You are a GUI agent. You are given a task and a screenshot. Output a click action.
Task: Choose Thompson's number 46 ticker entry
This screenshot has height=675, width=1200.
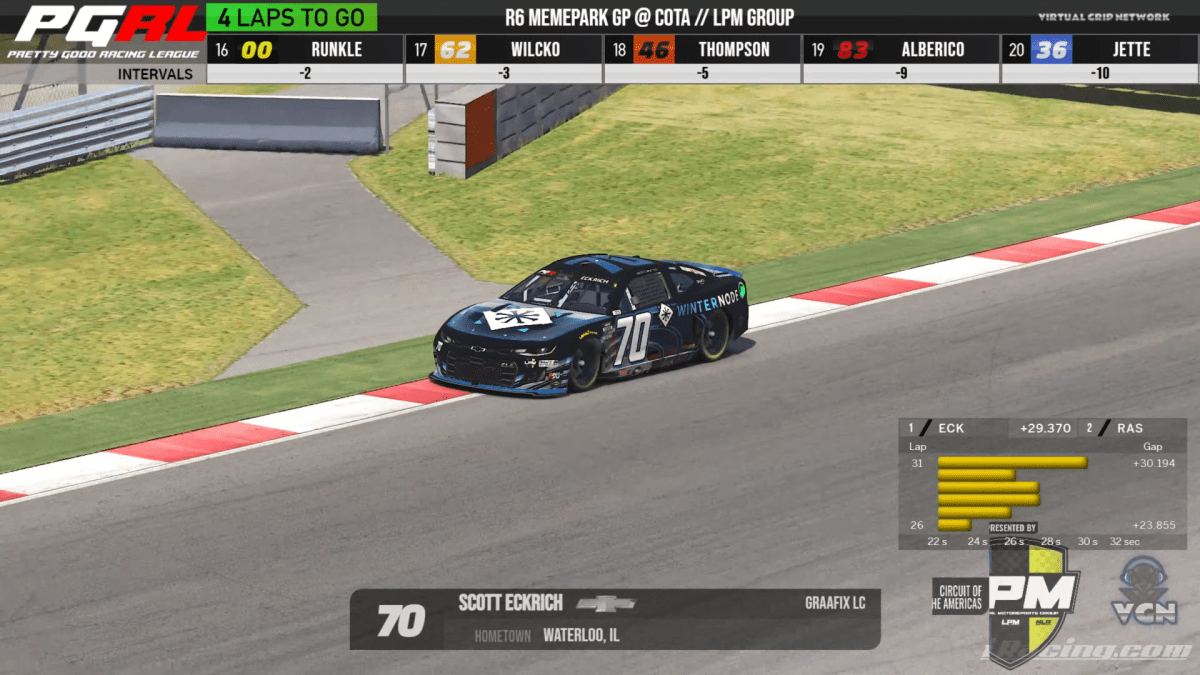[702, 49]
